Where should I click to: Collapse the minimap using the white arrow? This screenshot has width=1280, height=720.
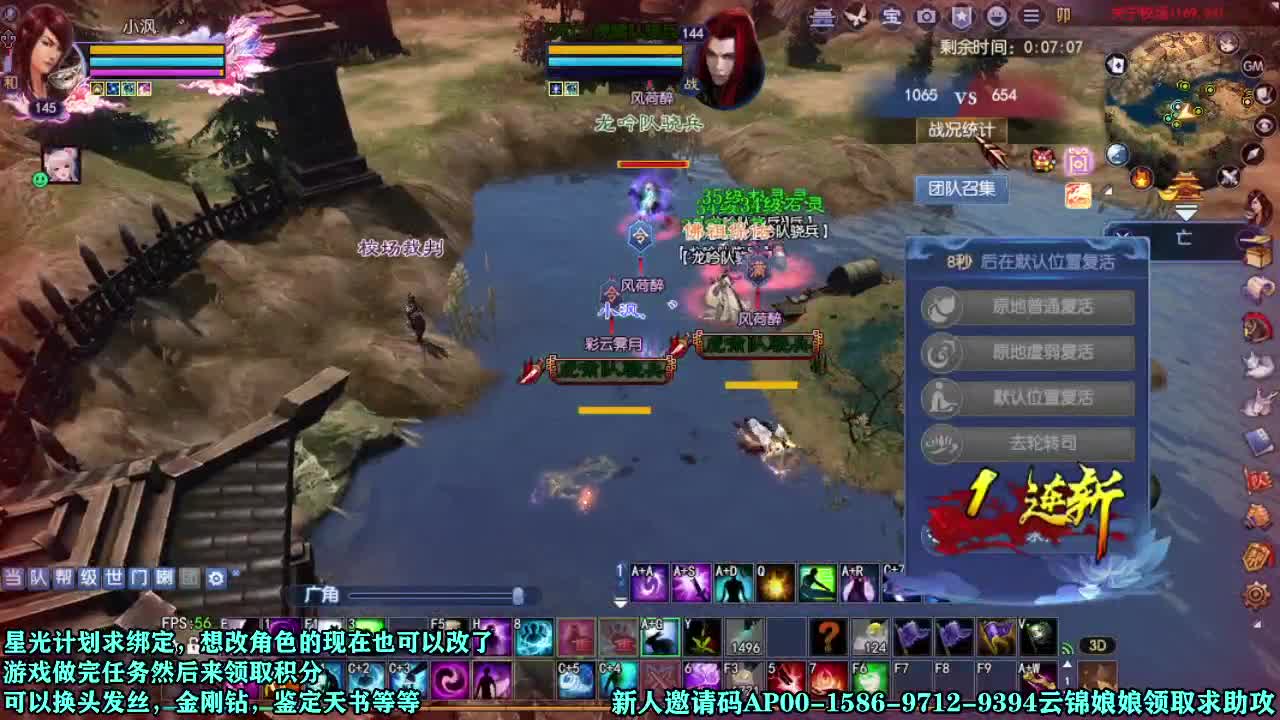pos(1187,211)
